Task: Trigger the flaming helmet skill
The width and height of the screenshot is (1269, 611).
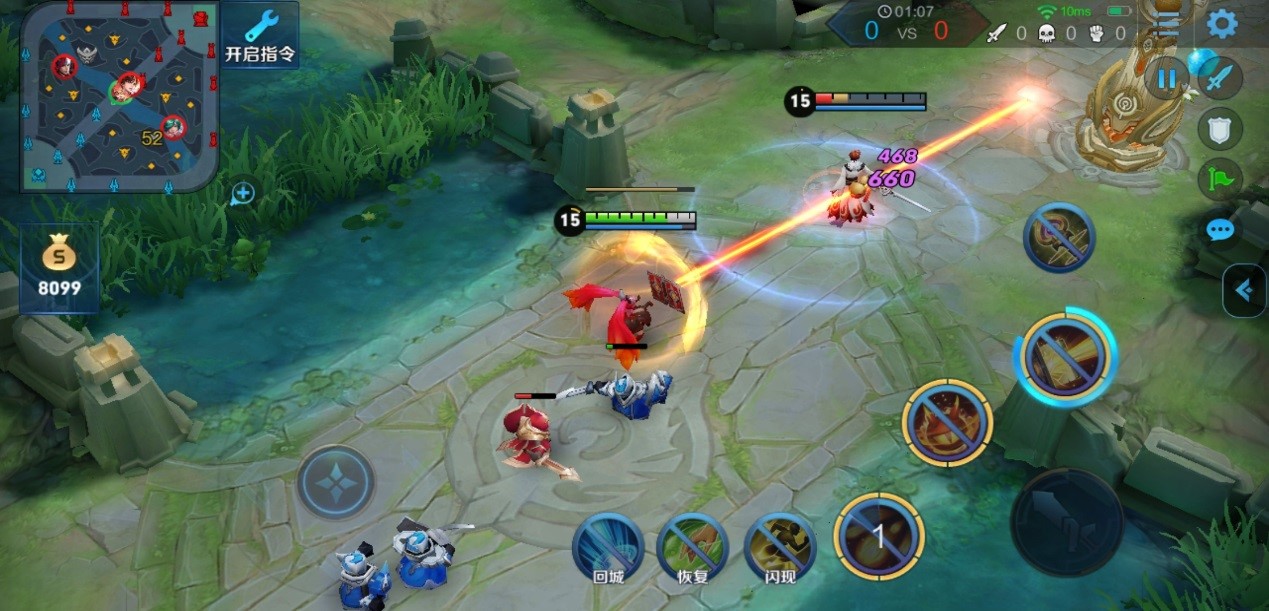Action: [947, 422]
